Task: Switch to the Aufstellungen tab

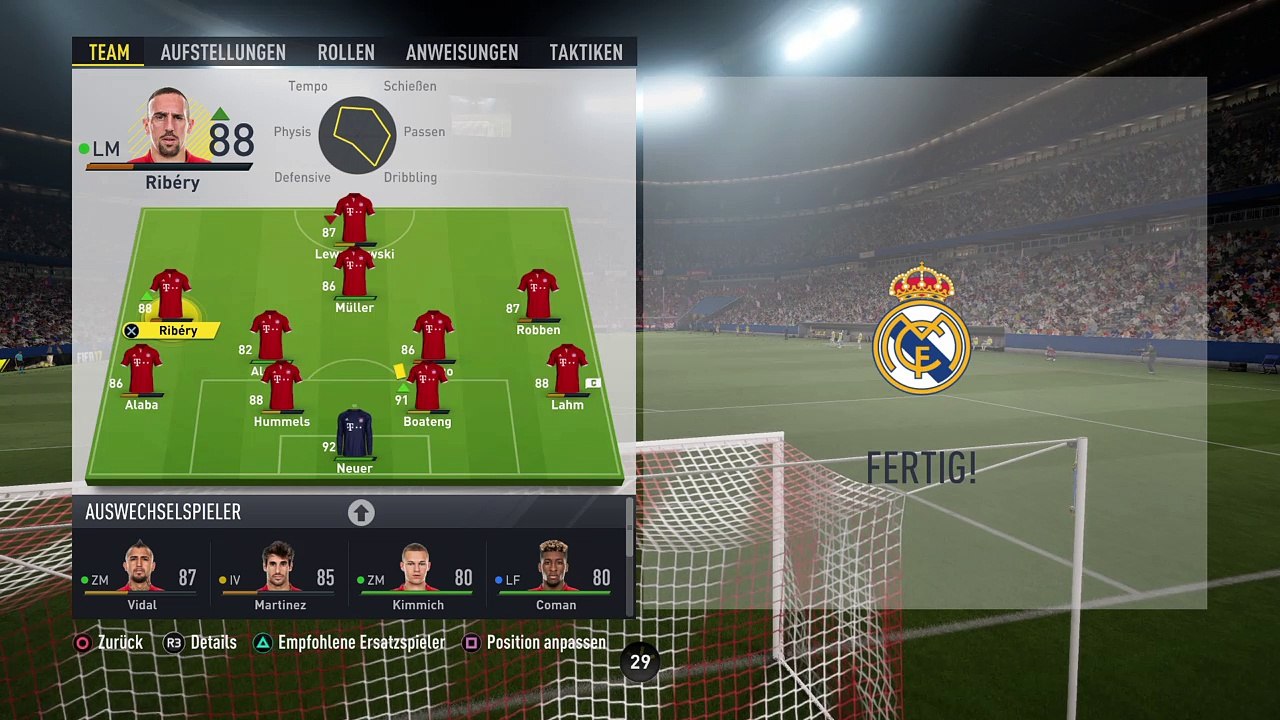Action: [223, 53]
